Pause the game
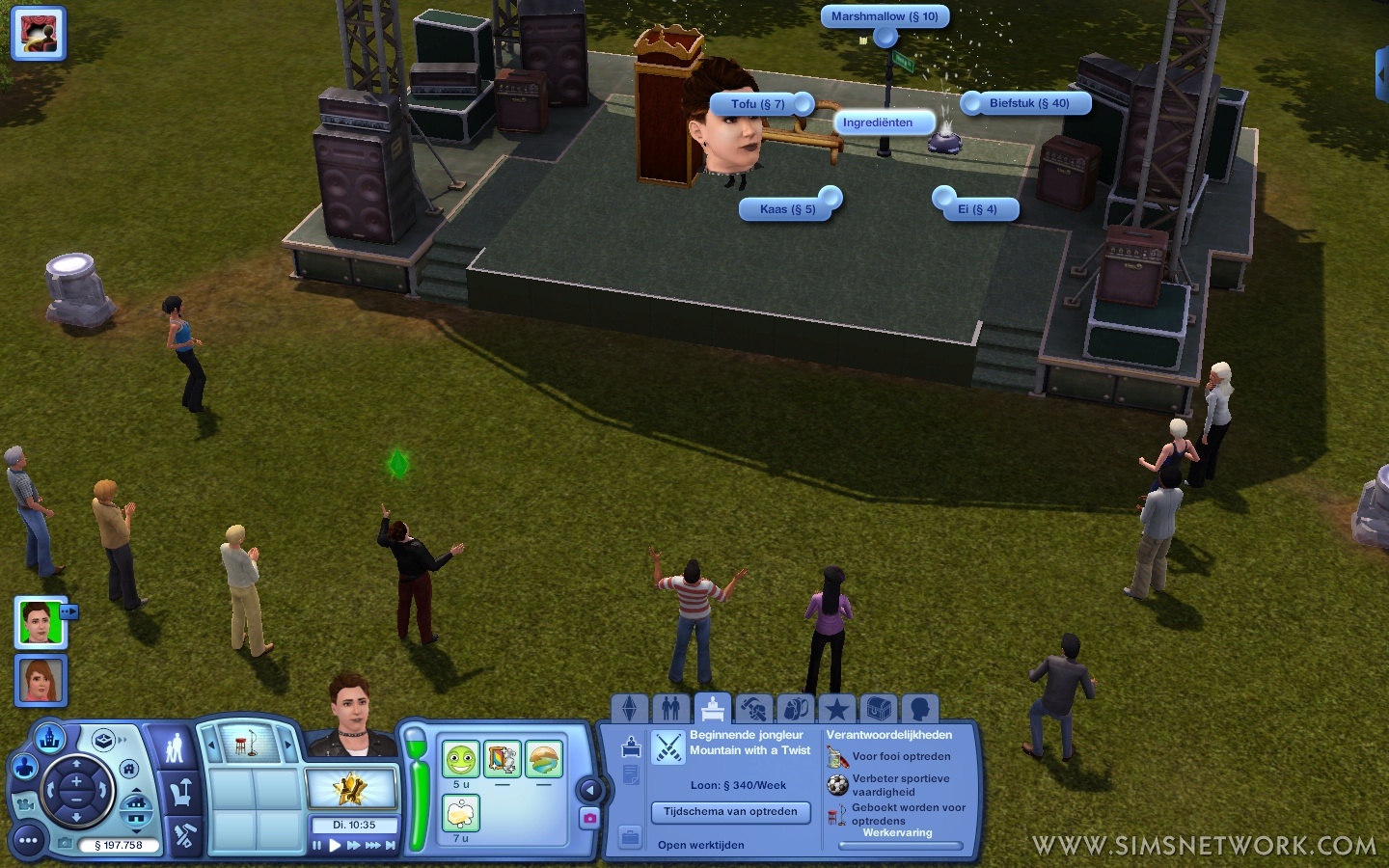The width and height of the screenshot is (1389, 868). coord(317,846)
